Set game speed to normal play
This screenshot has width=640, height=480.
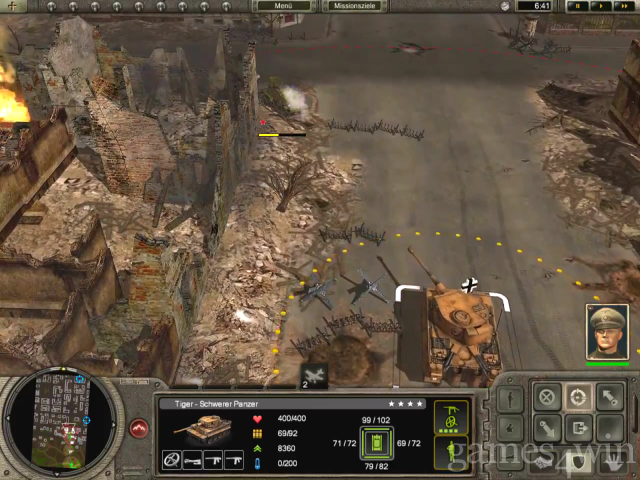pos(599,6)
